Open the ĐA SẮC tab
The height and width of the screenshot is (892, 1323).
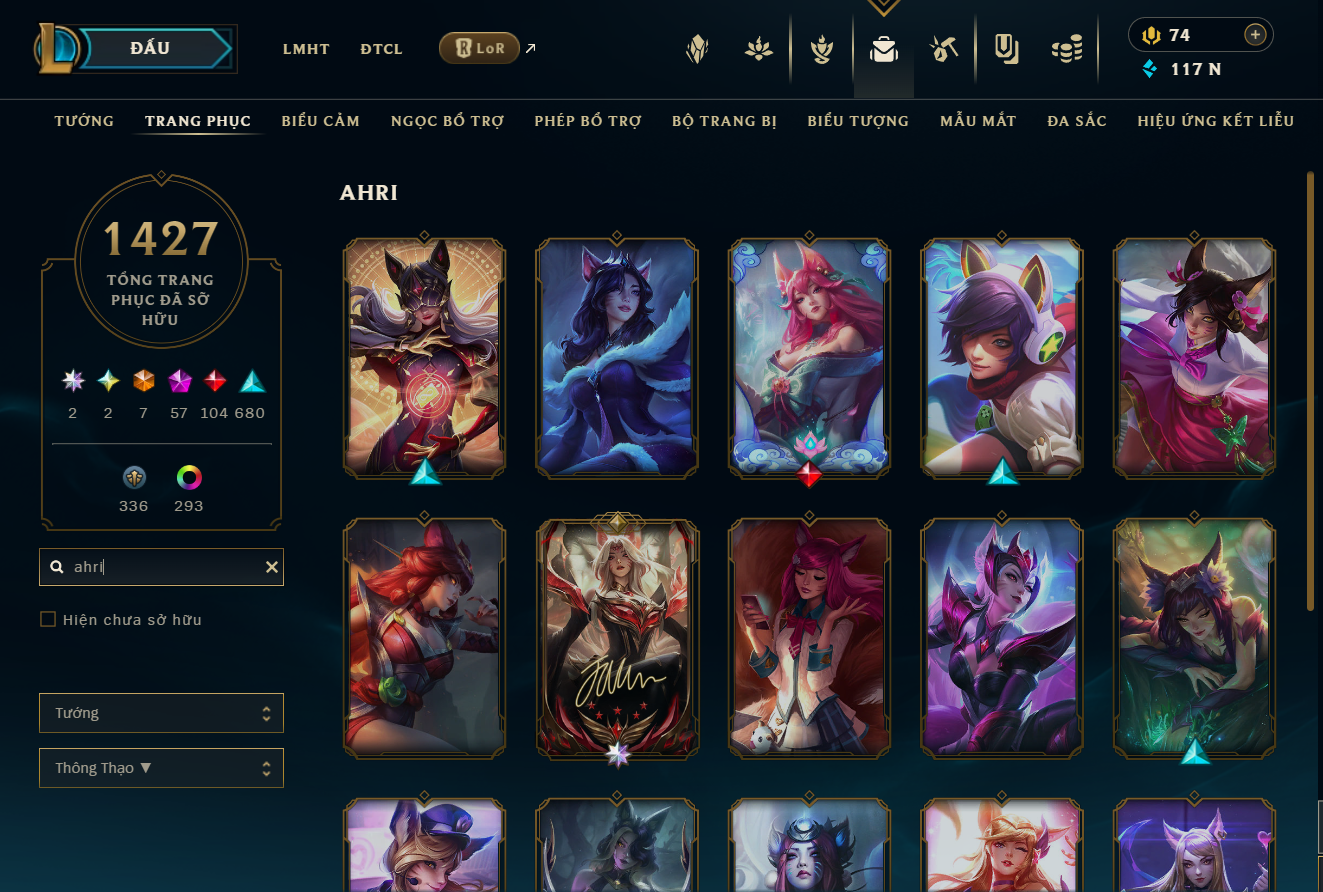click(x=1077, y=121)
